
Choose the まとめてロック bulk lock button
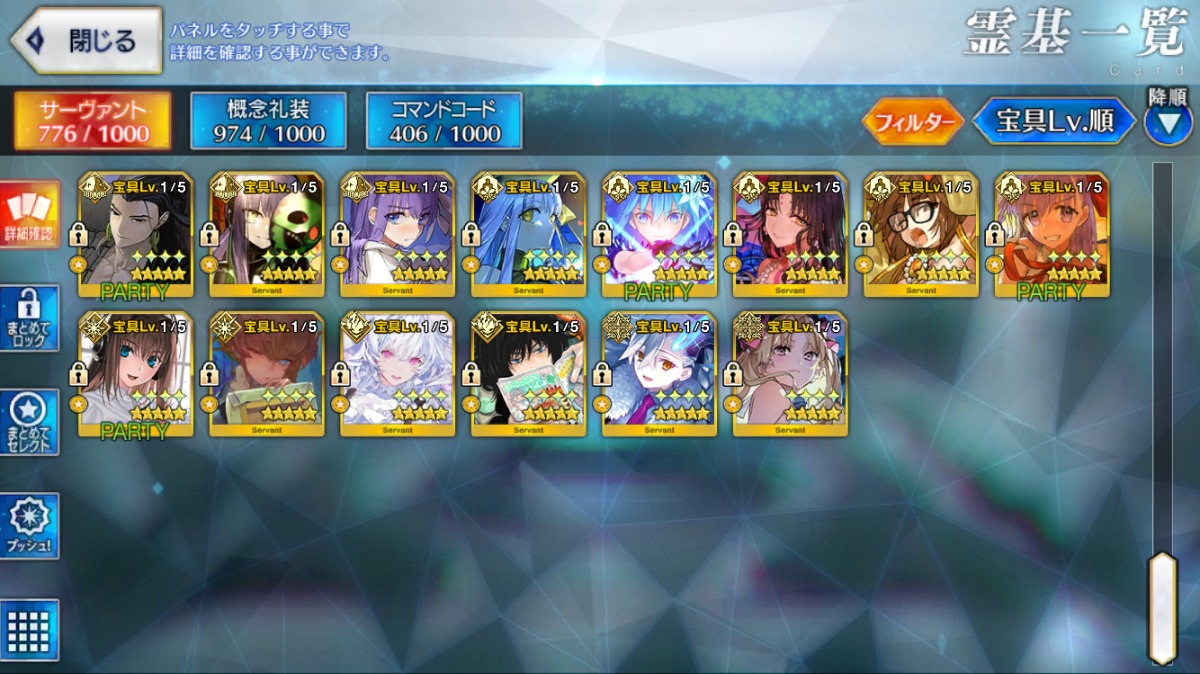point(29,318)
